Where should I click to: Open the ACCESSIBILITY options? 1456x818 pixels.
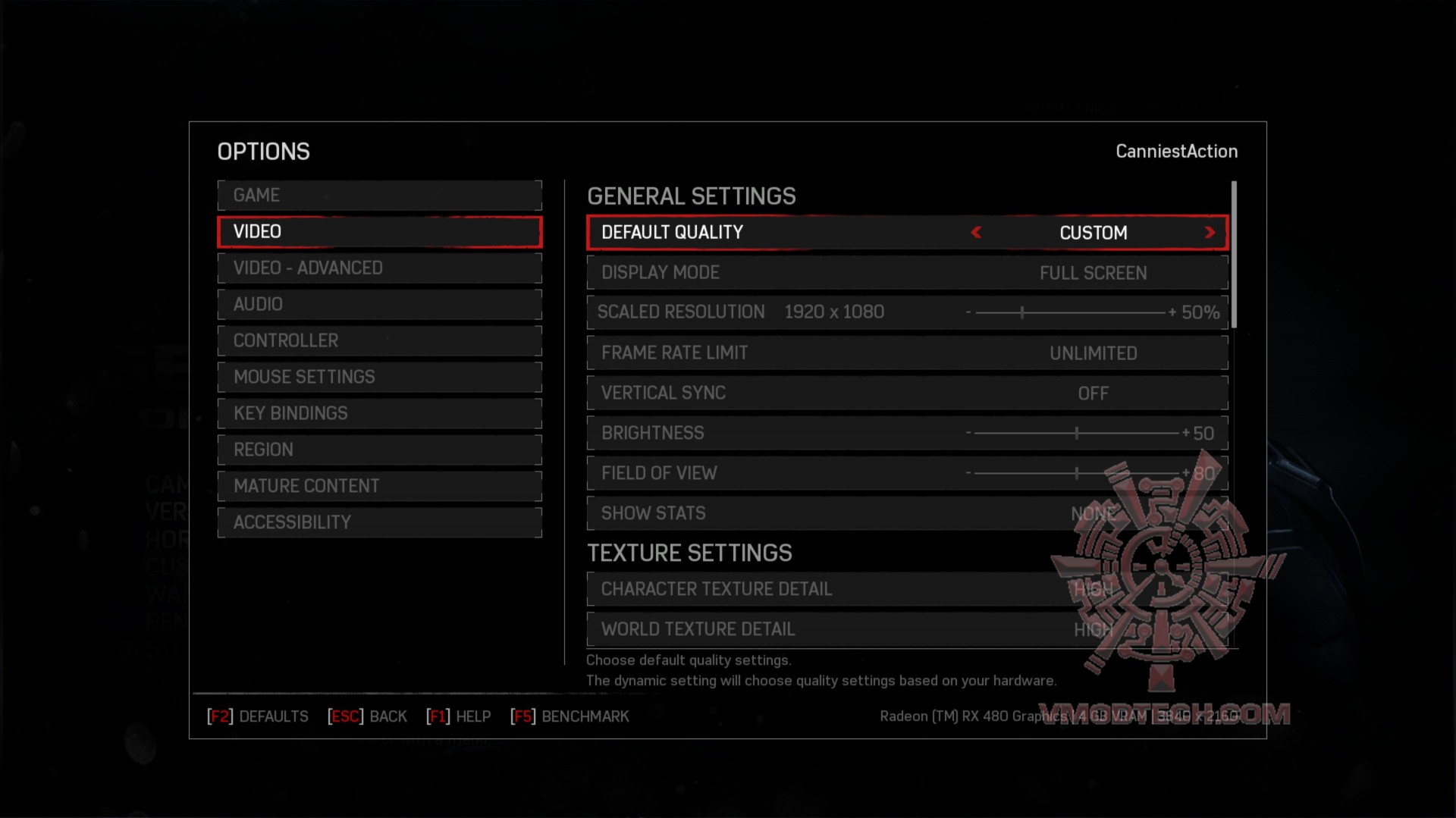point(379,522)
